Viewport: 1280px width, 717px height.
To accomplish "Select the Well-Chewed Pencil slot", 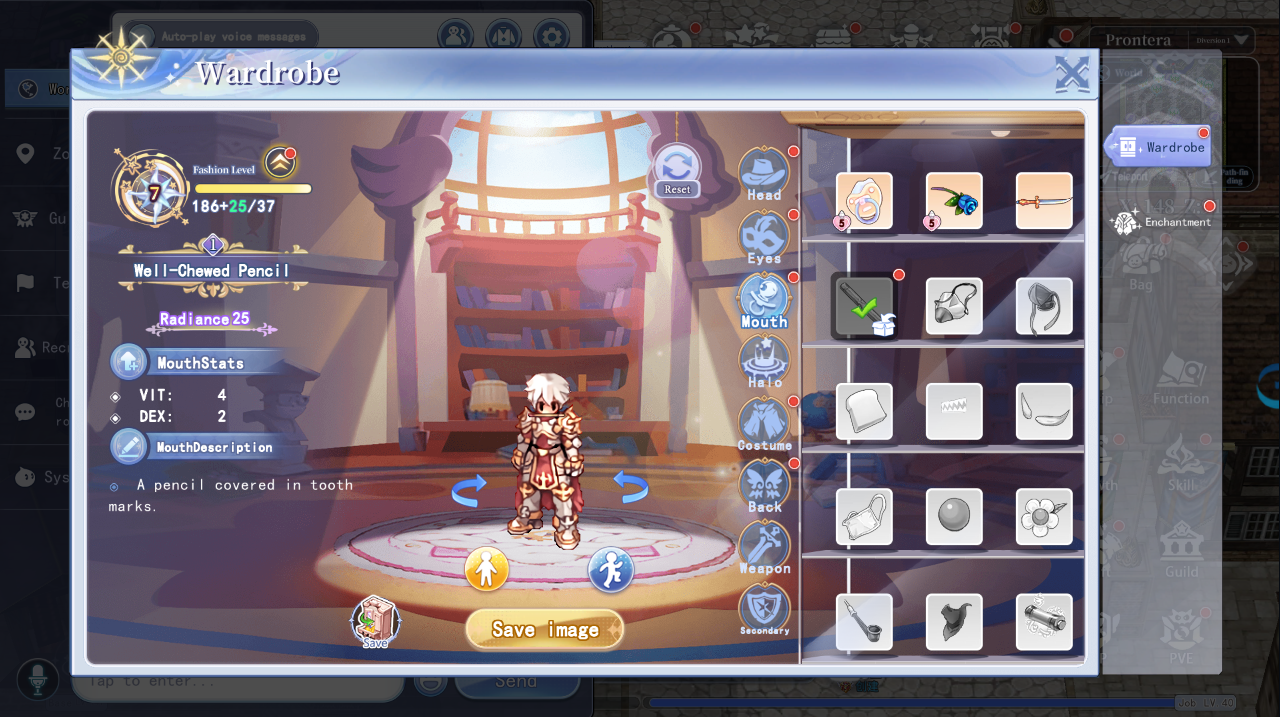I will tap(862, 306).
